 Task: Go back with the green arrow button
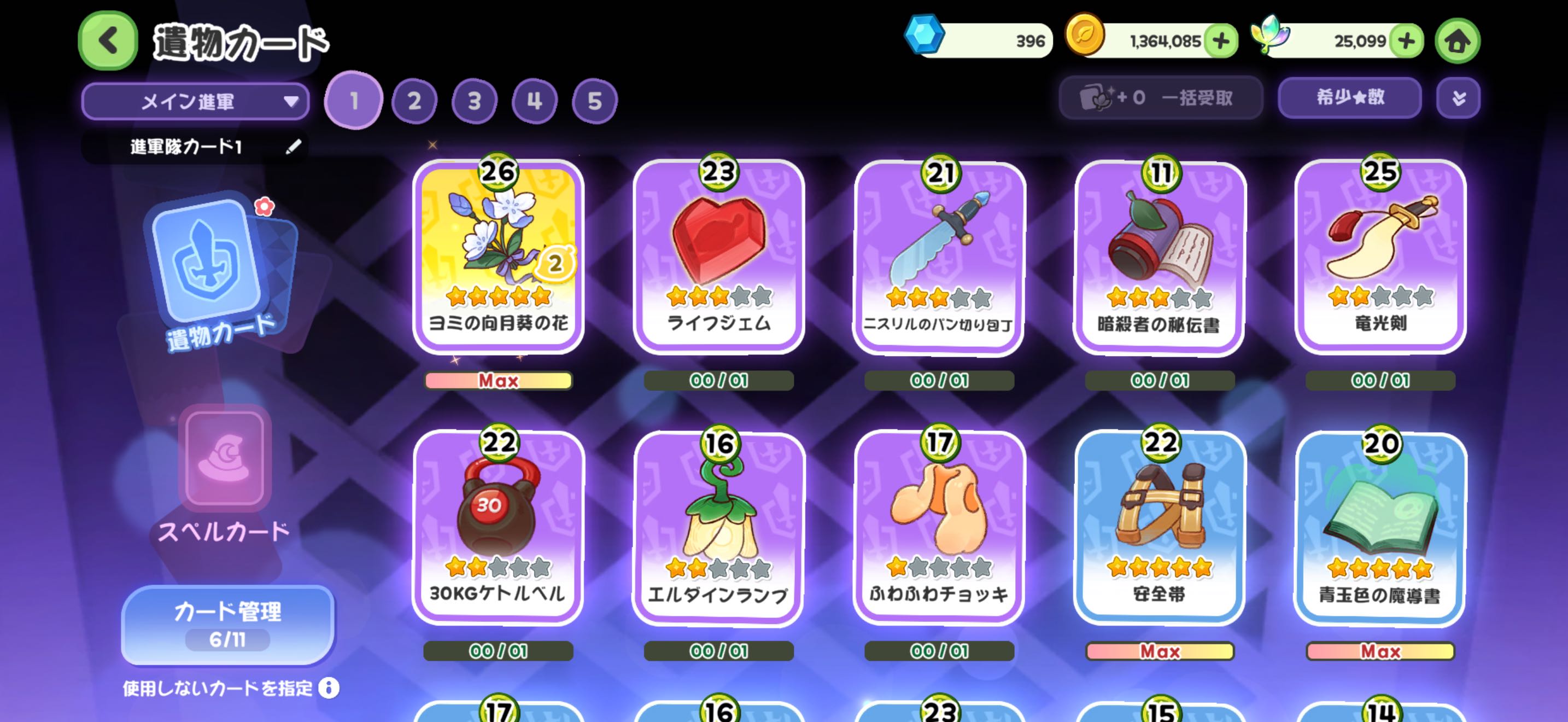pyautogui.click(x=108, y=41)
